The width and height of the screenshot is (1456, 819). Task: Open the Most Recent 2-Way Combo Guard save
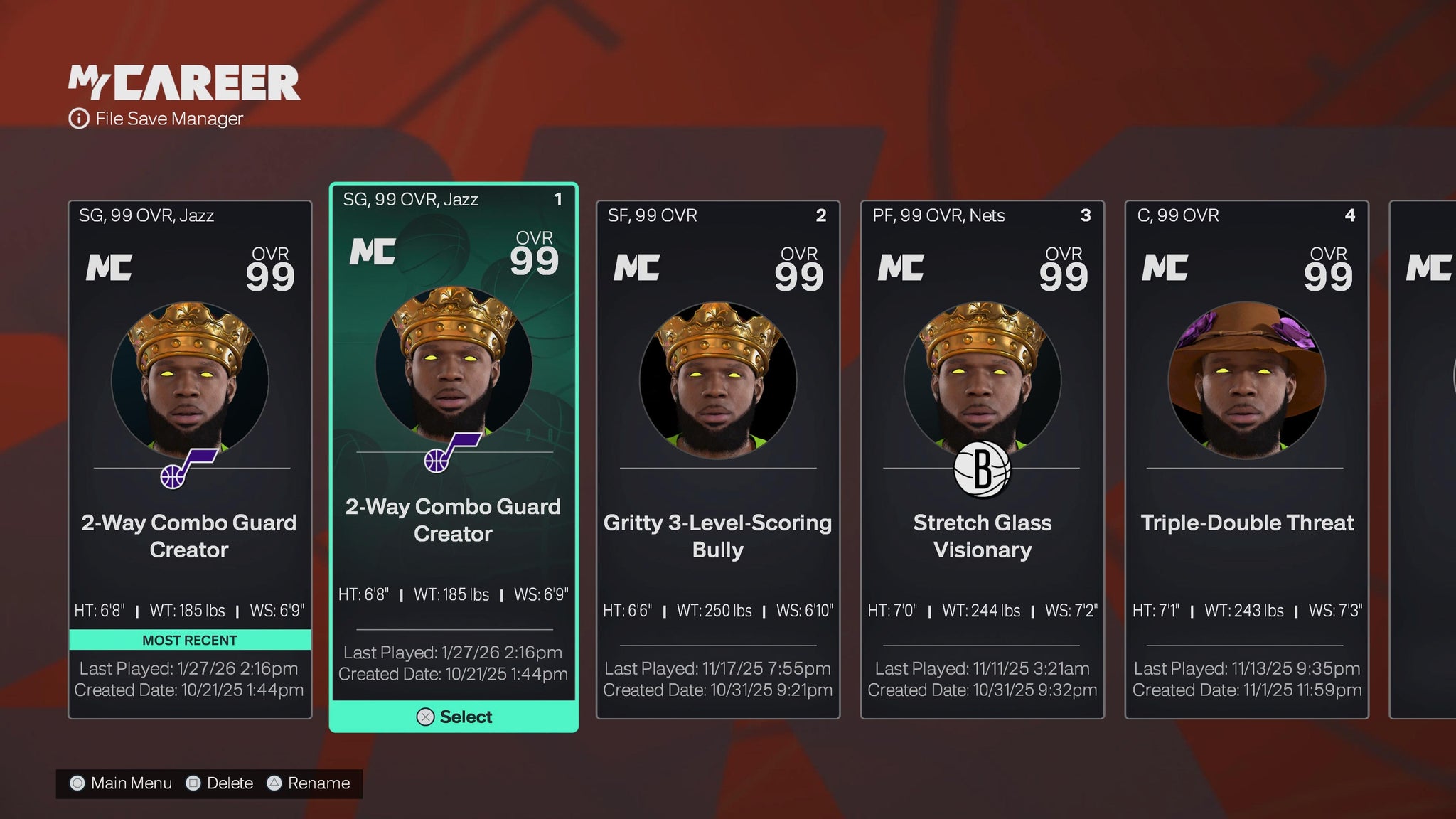190,459
